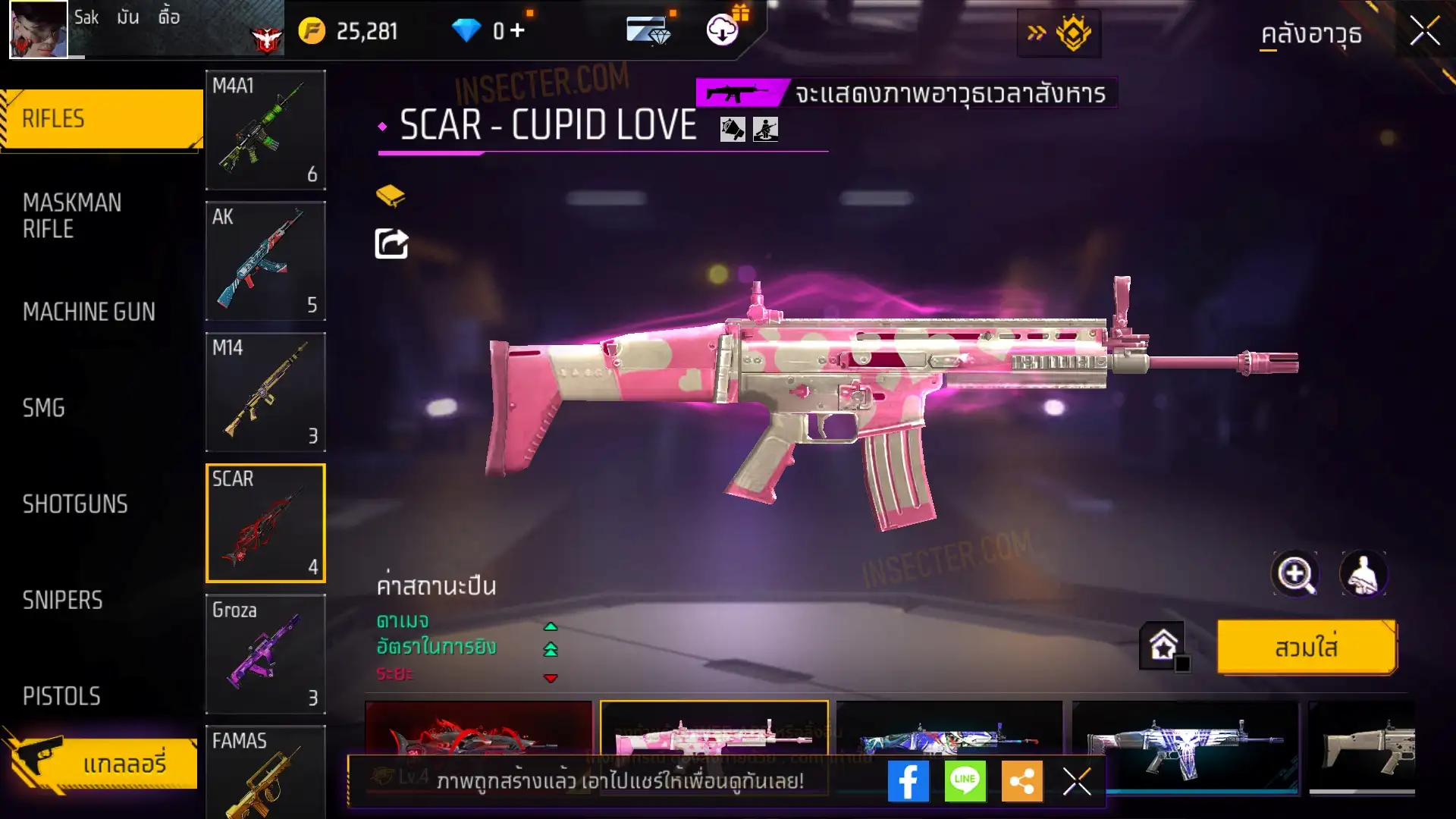
Task: Click the yellow equip button
Action: click(x=1306, y=648)
